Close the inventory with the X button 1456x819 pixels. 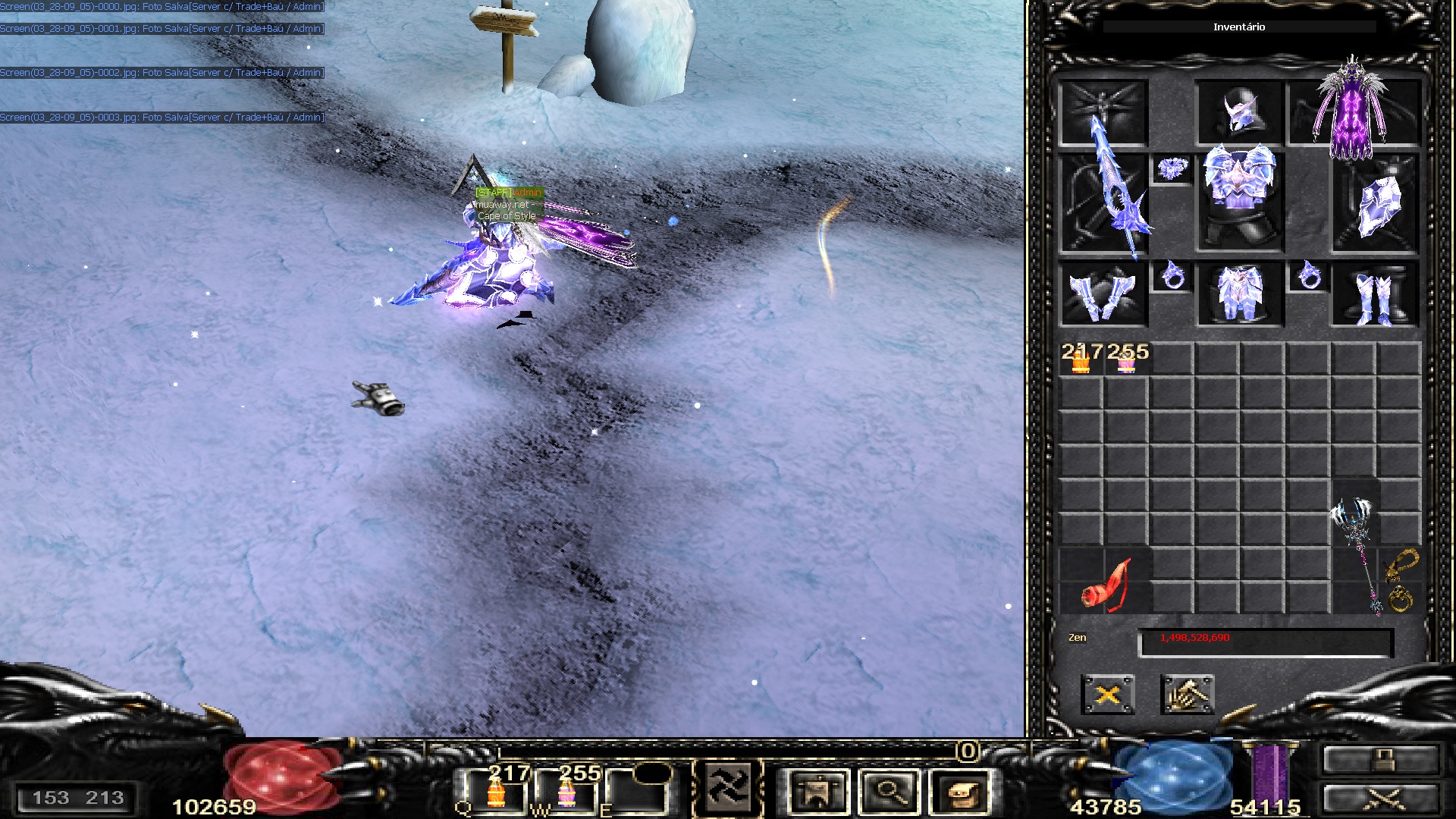click(1107, 694)
